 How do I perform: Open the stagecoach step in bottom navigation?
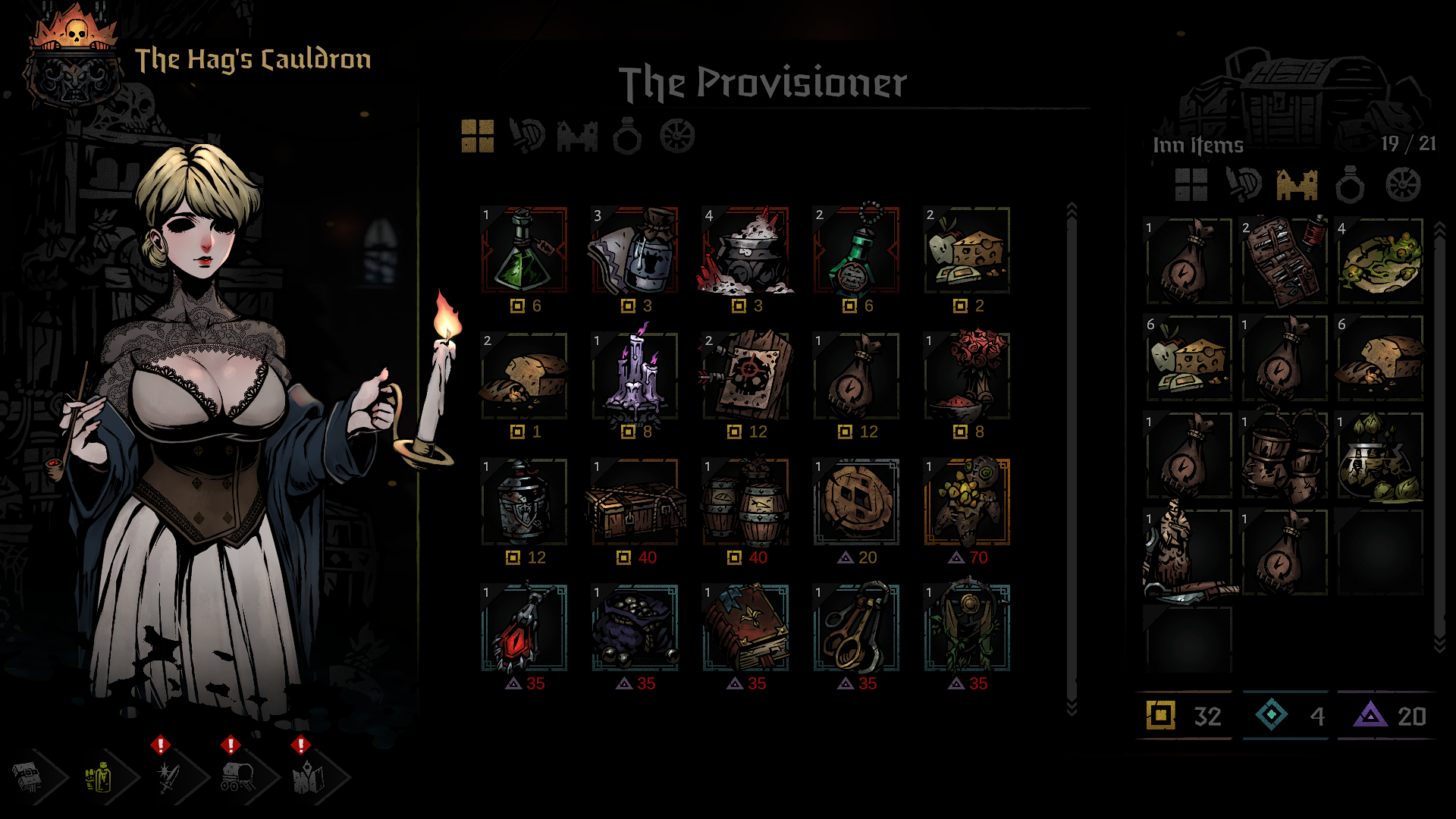(x=239, y=777)
